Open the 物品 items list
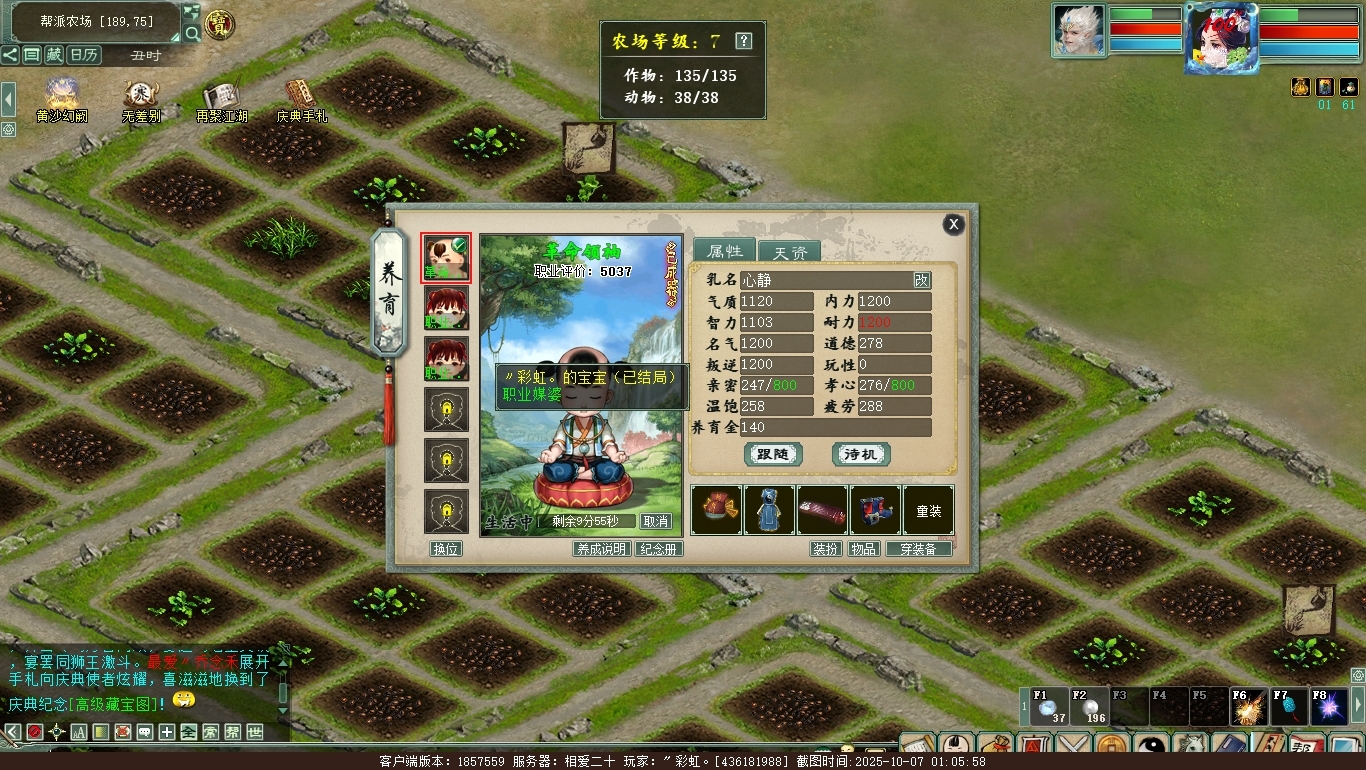Viewport: 1366px width, 770px height. (x=863, y=549)
